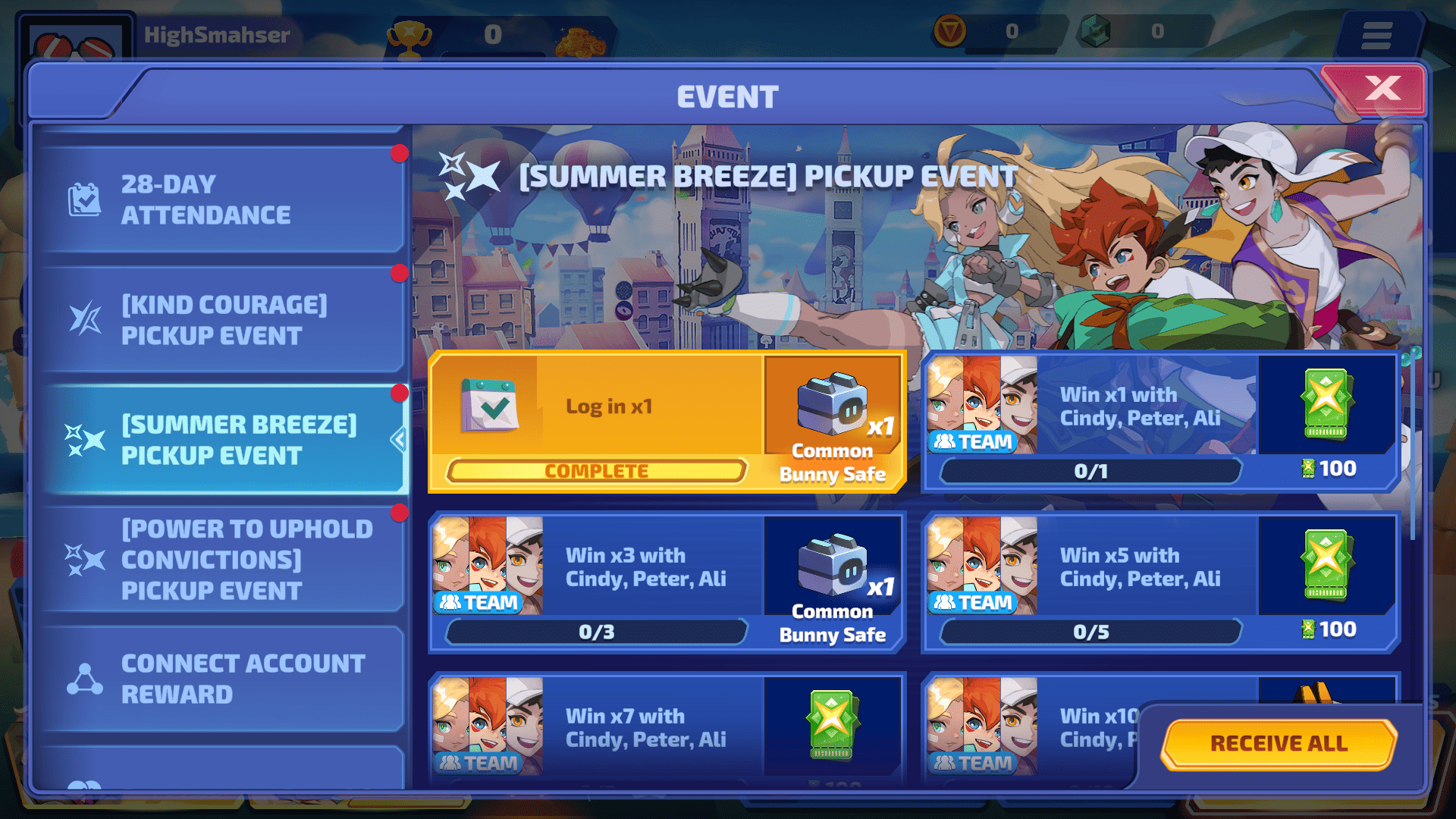Open the hamburger menu behind the dialog
Screen dimensions: 1456x819
(1376, 35)
